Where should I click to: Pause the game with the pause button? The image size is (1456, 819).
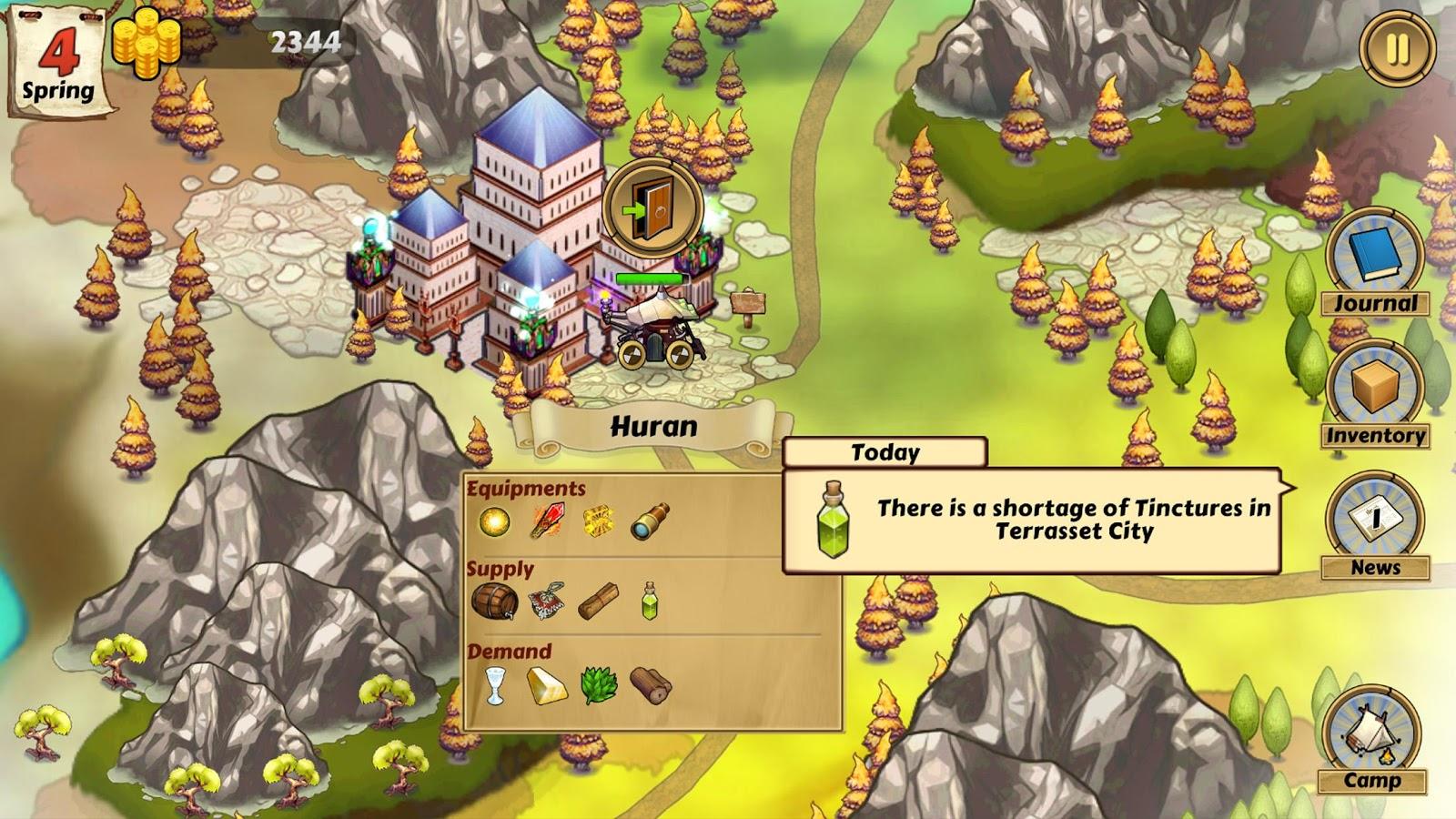pyautogui.click(x=1397, y=49)
